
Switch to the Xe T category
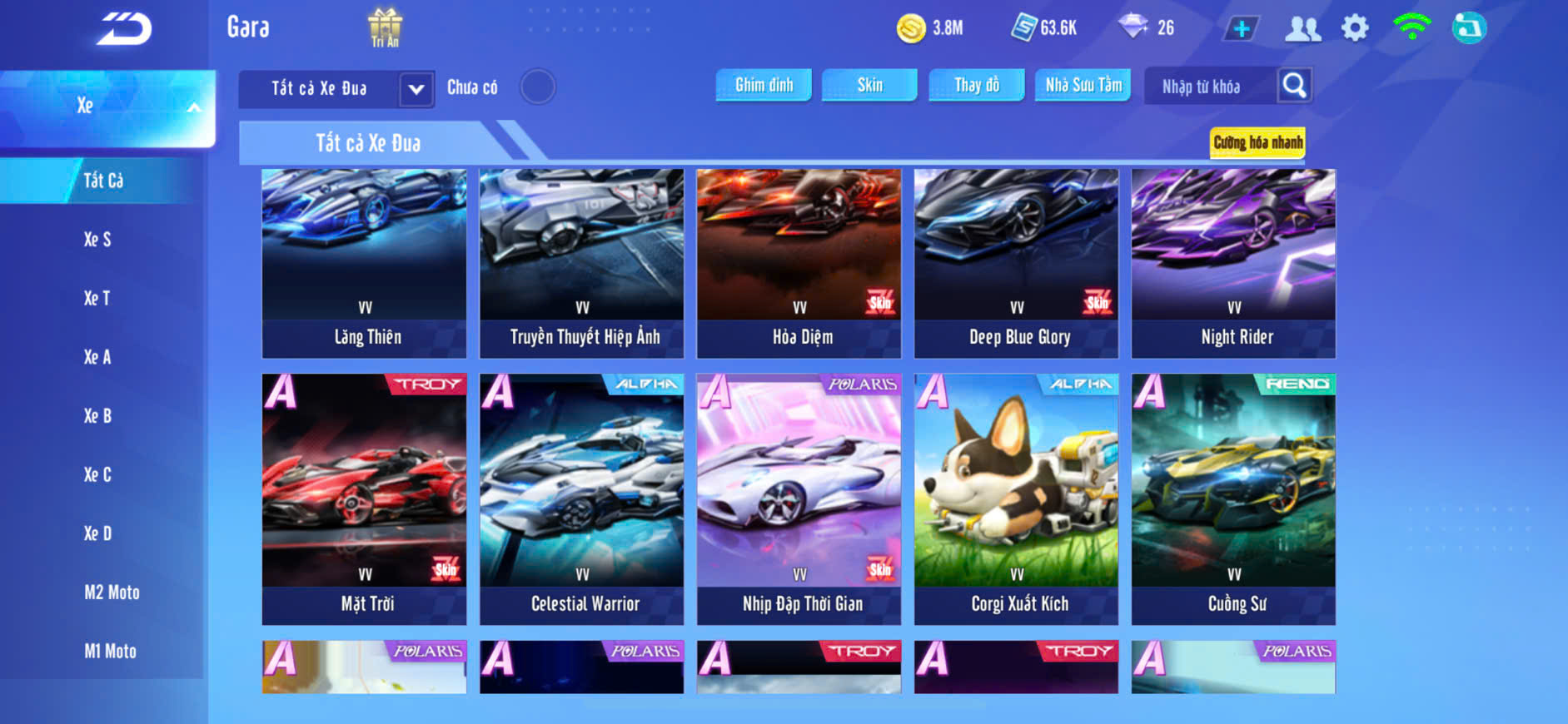[x=97, y=298]
